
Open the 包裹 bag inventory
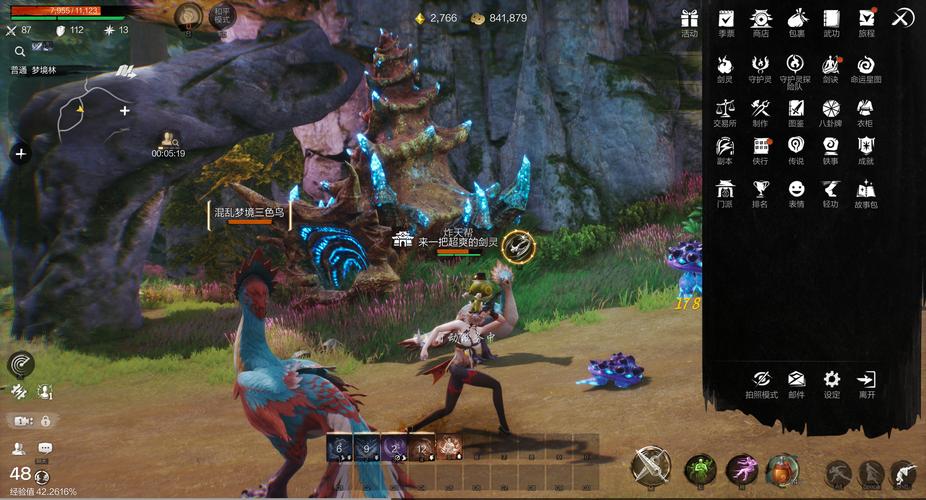pyautogui.click(x=796, y=19)
